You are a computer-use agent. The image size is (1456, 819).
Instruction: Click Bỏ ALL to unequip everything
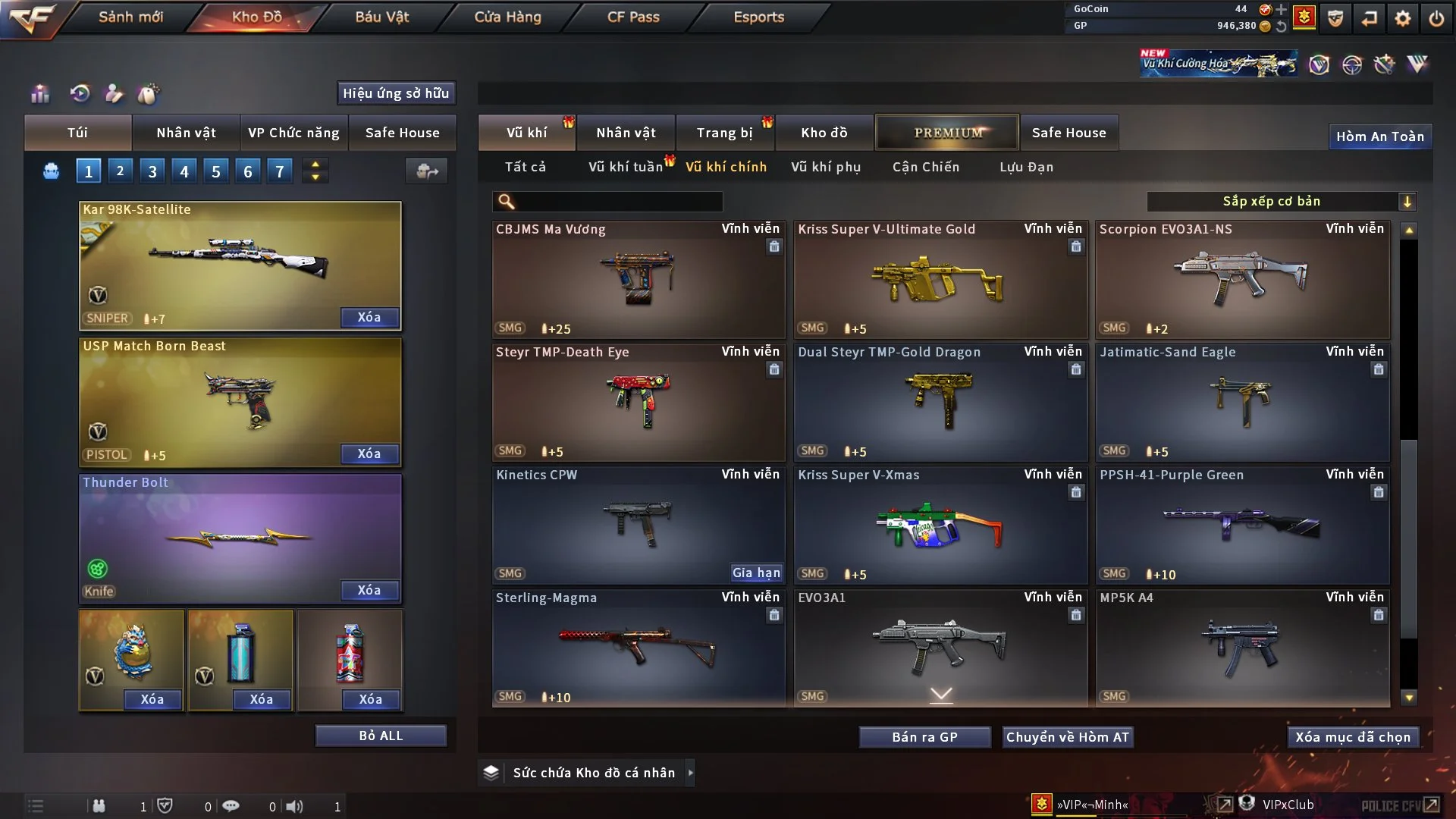(381, 736)
